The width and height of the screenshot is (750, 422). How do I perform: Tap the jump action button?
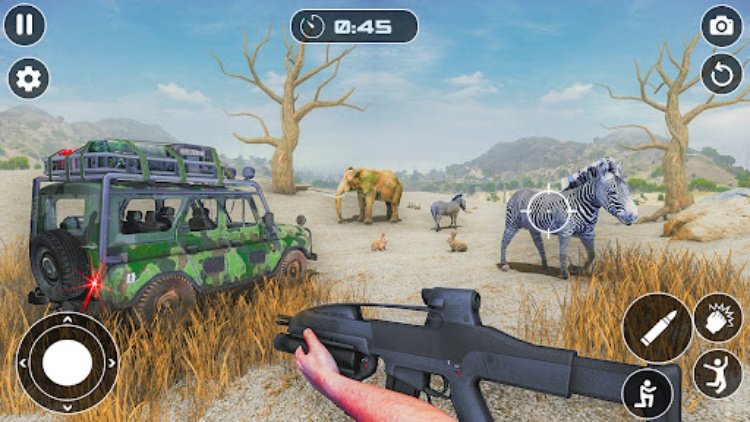[718, 373]
